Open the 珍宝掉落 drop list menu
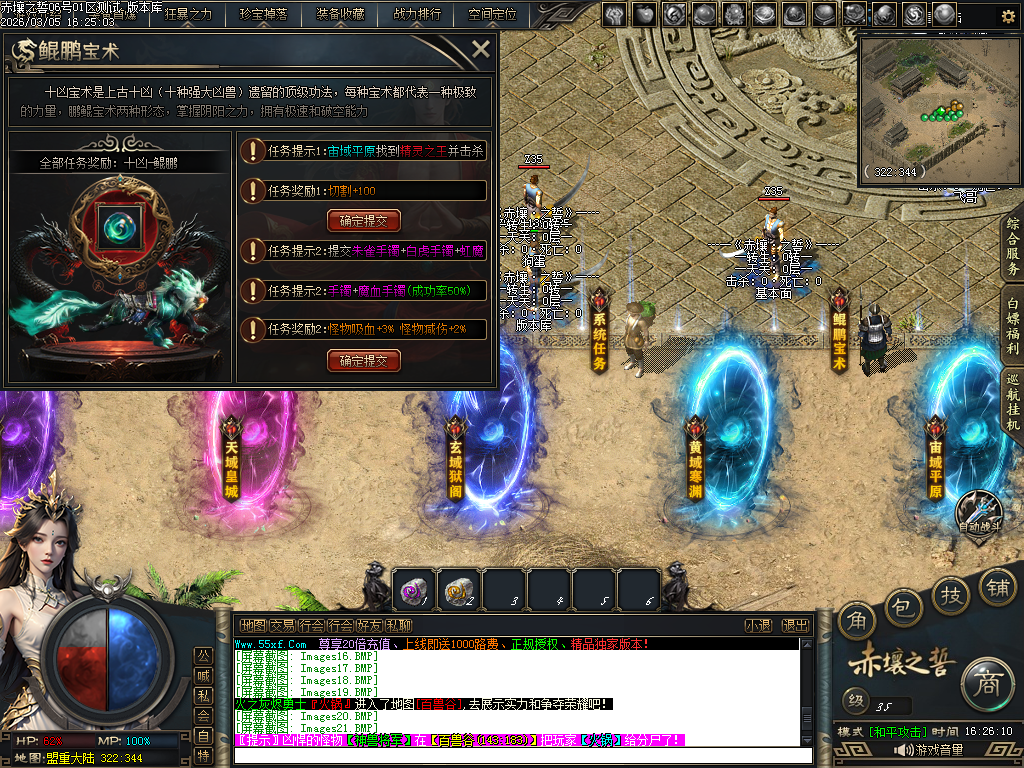This screenshot has width=1024, height=768. pyautogui.click(x=264, y=14)
